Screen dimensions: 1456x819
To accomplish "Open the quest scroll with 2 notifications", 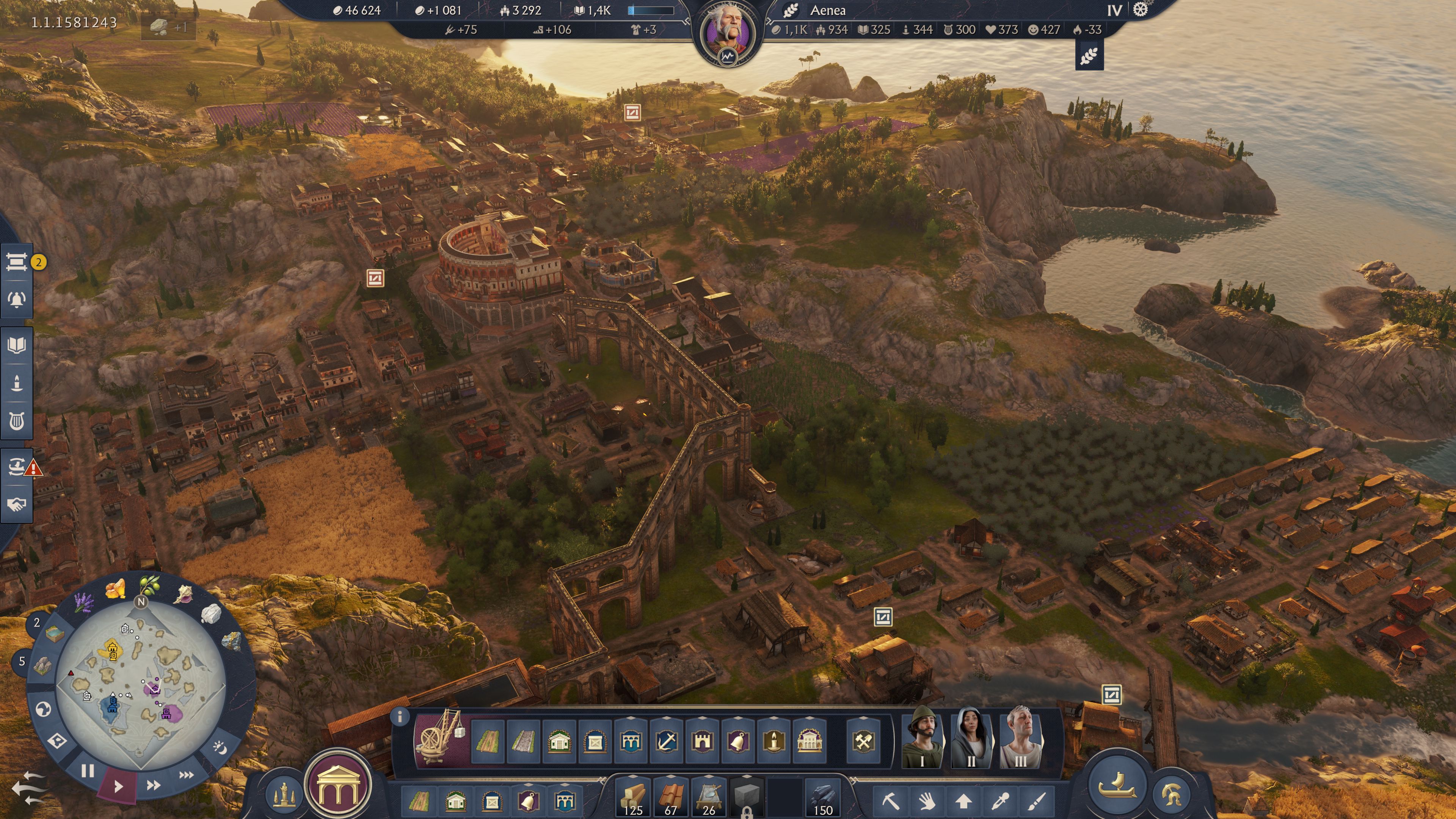I will (x=17, y=262).
